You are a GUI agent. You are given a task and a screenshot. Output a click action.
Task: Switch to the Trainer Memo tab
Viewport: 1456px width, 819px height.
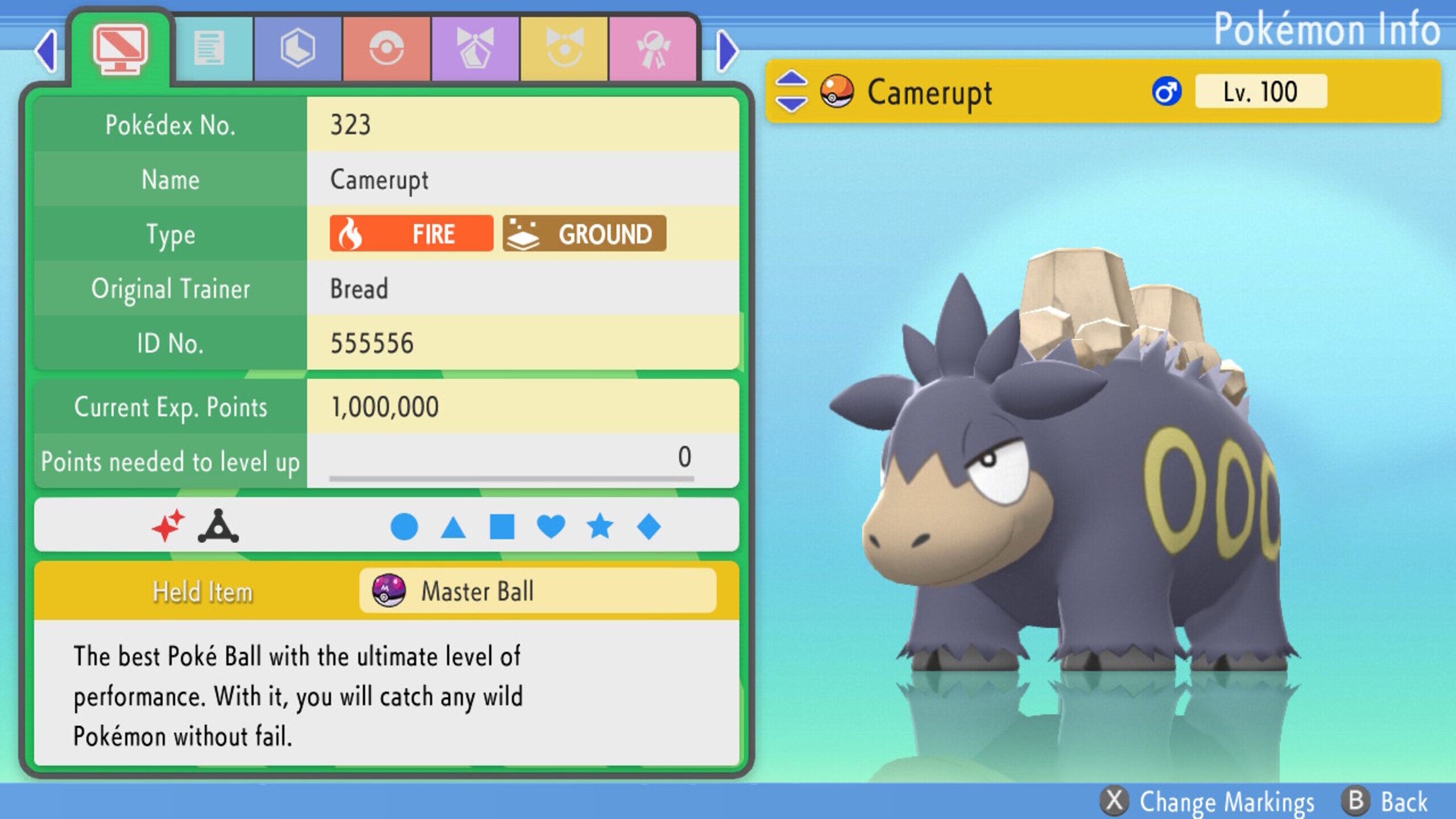[x=209, y=48]
